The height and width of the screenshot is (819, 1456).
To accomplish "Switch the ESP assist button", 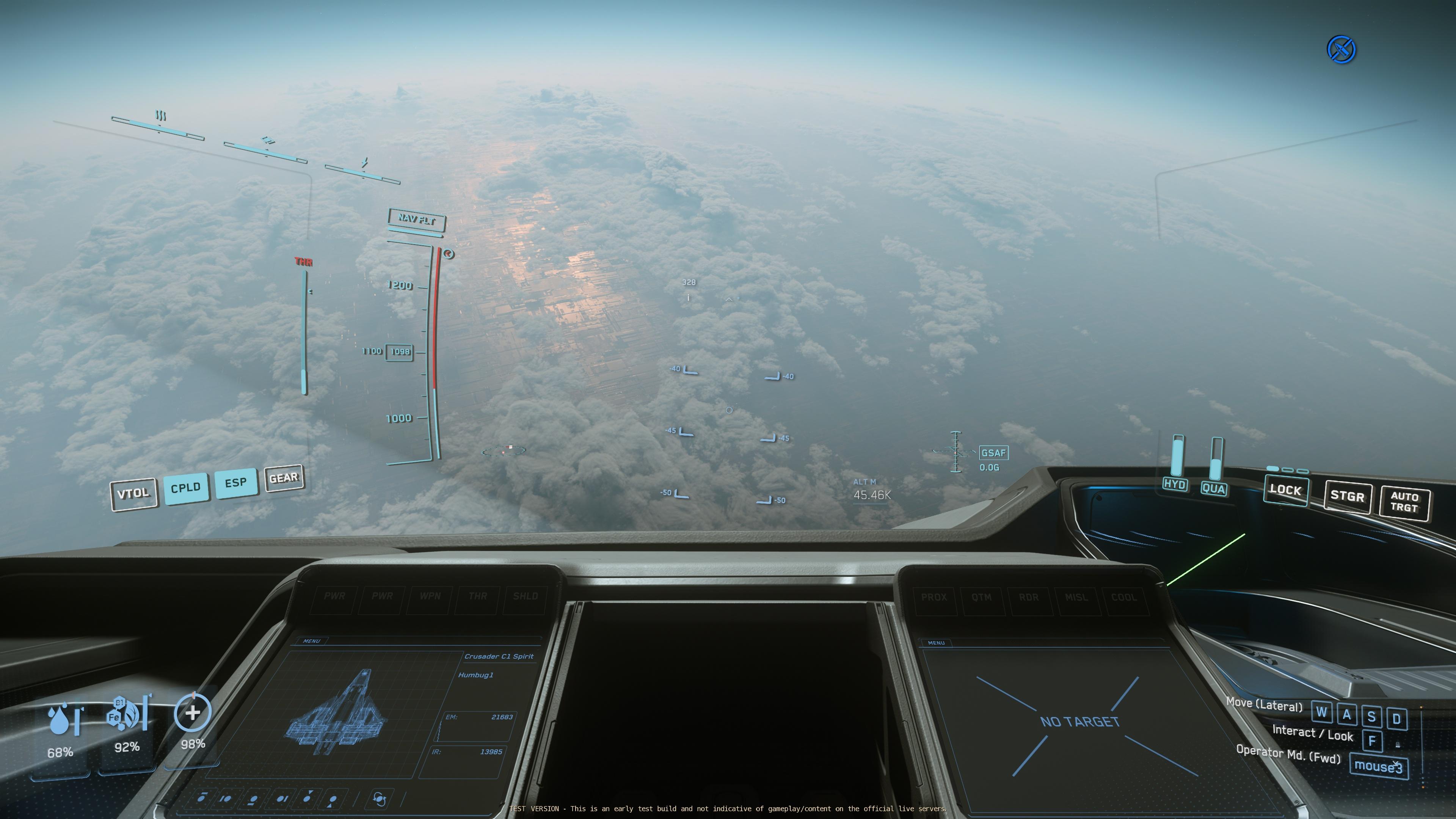I will (235, 483).
